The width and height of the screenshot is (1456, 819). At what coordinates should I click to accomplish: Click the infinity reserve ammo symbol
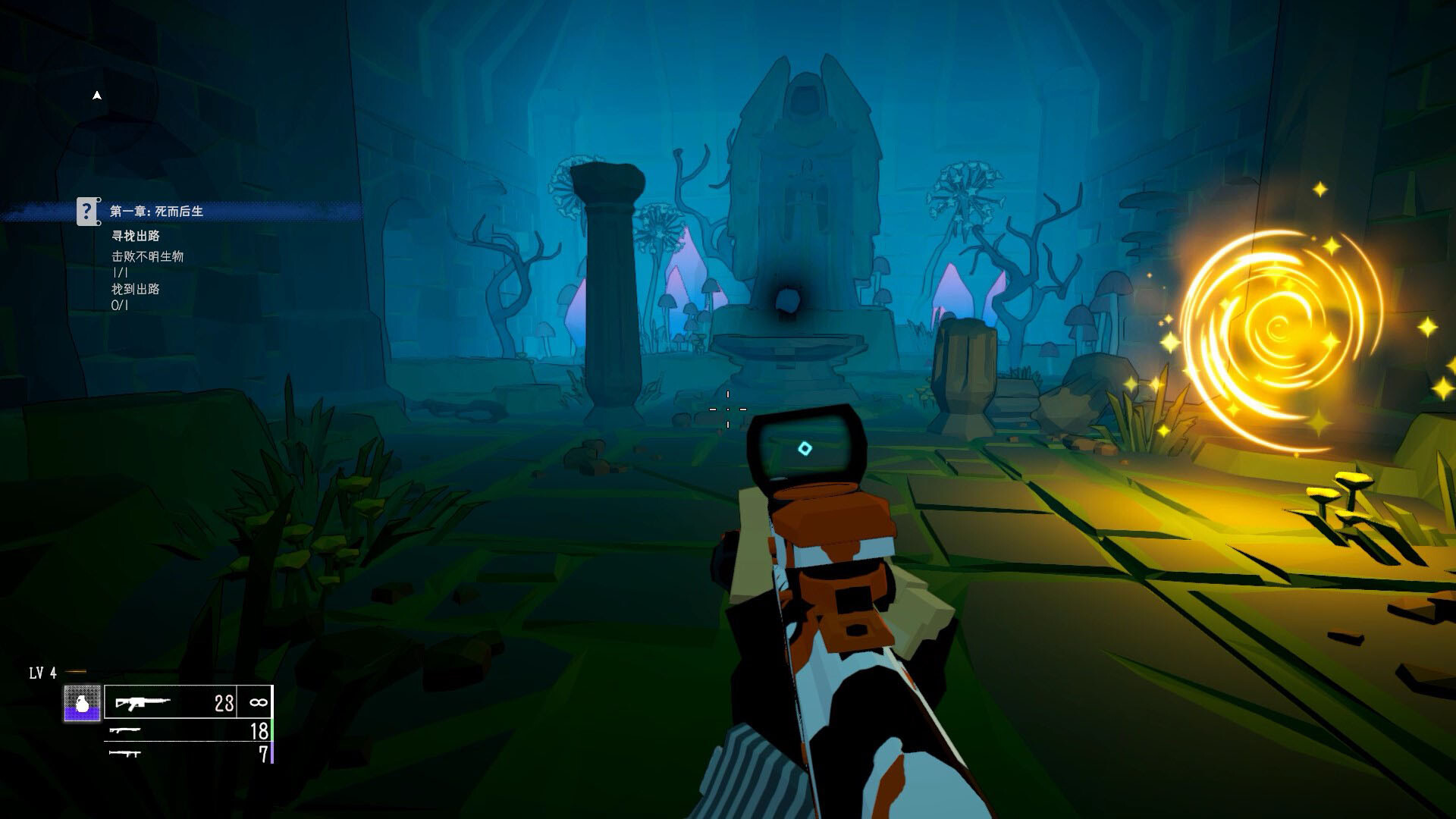click(258, 703)
